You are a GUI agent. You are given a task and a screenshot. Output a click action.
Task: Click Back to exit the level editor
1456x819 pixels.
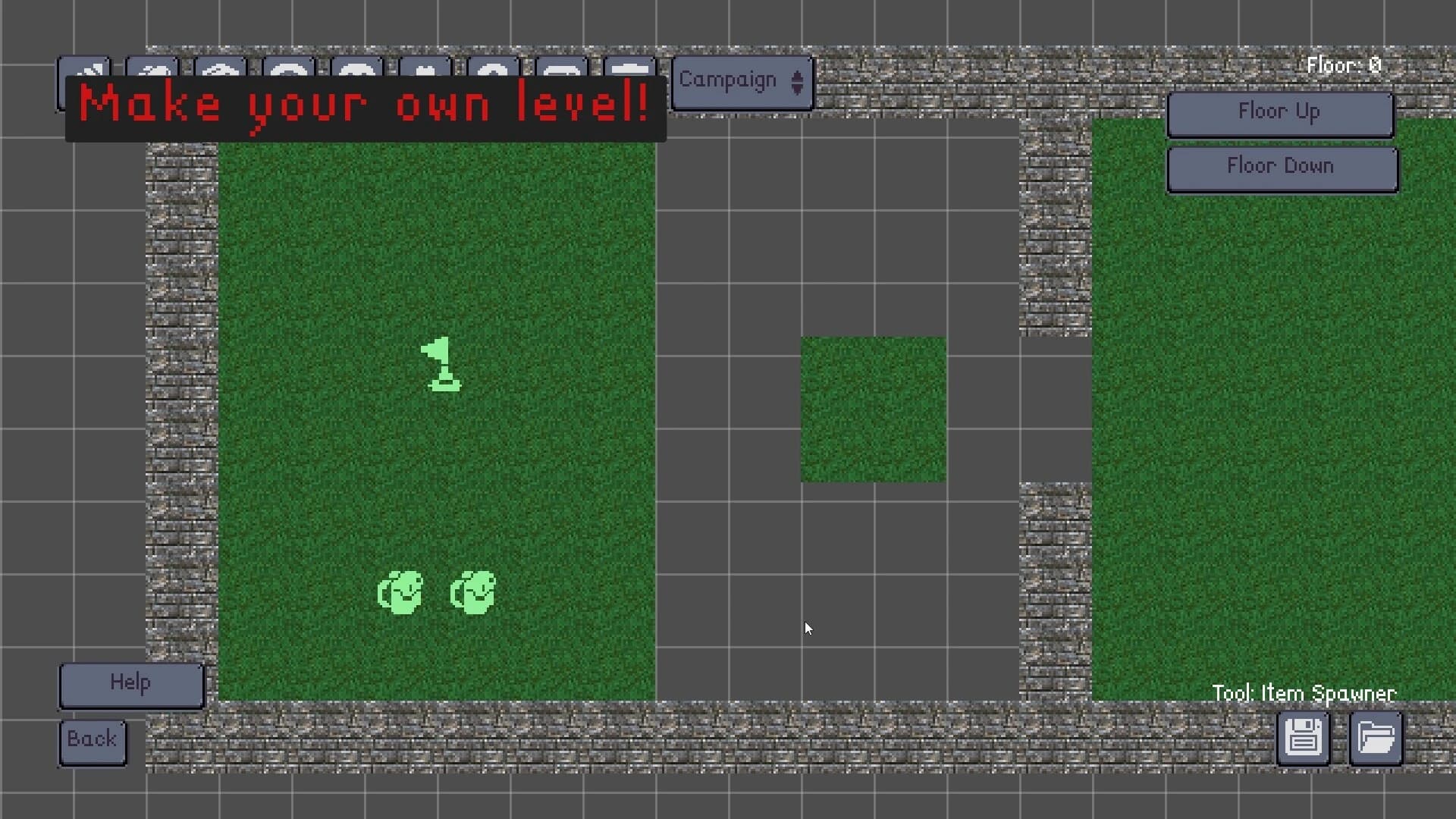(92, 742)
